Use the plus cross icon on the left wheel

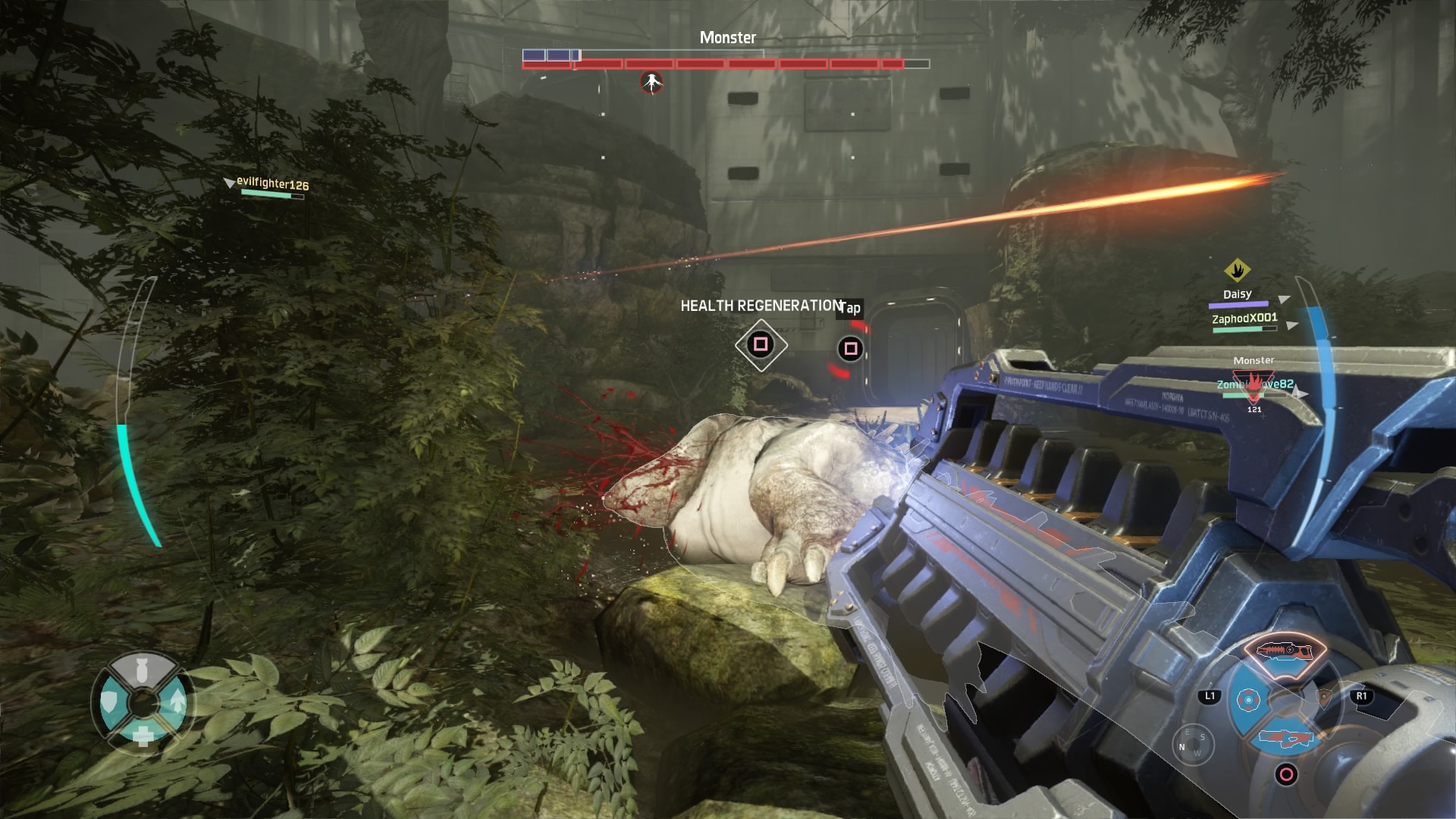(x=142, y=735)
